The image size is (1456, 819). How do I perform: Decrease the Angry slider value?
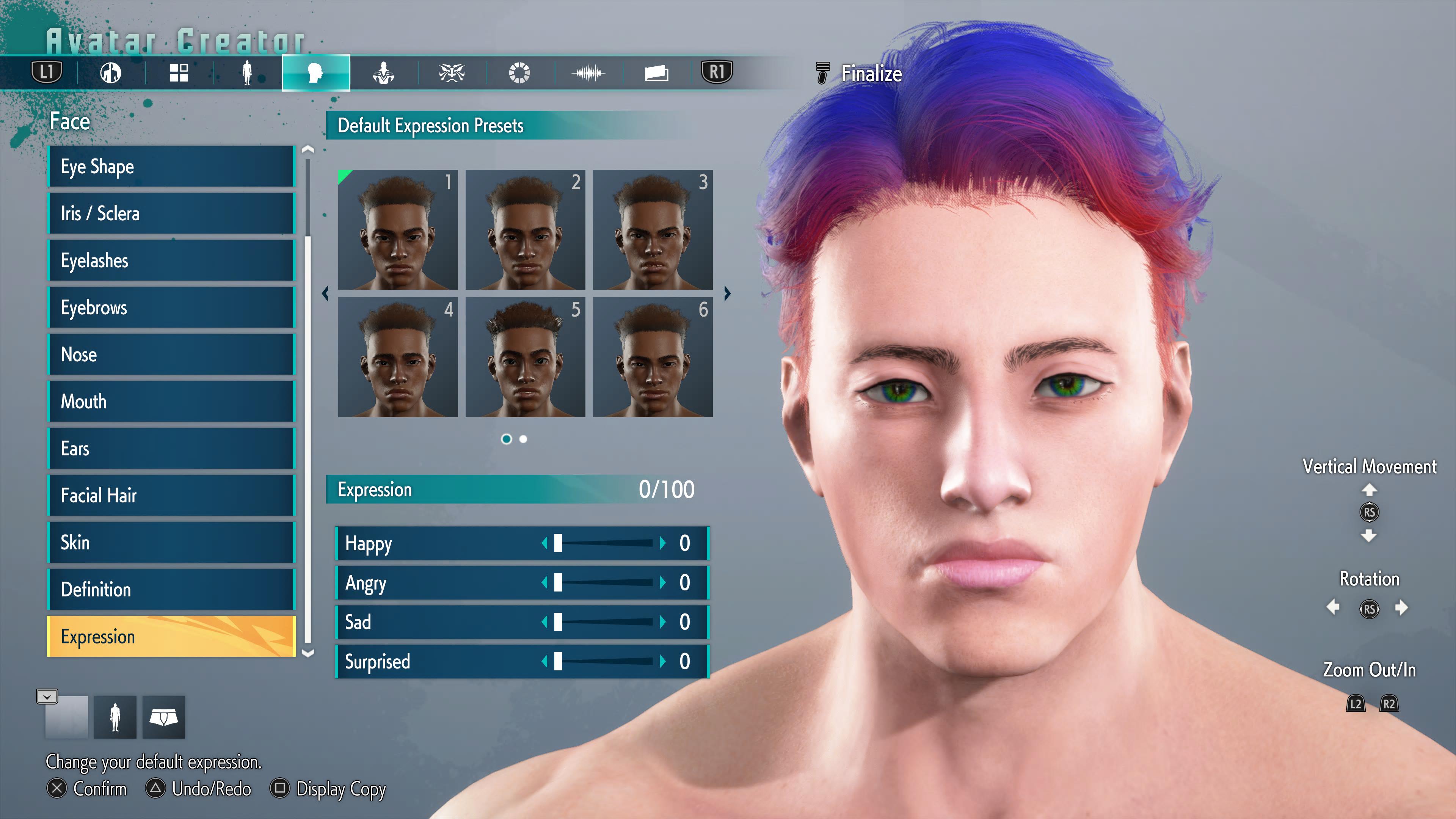tap(544, 583)
